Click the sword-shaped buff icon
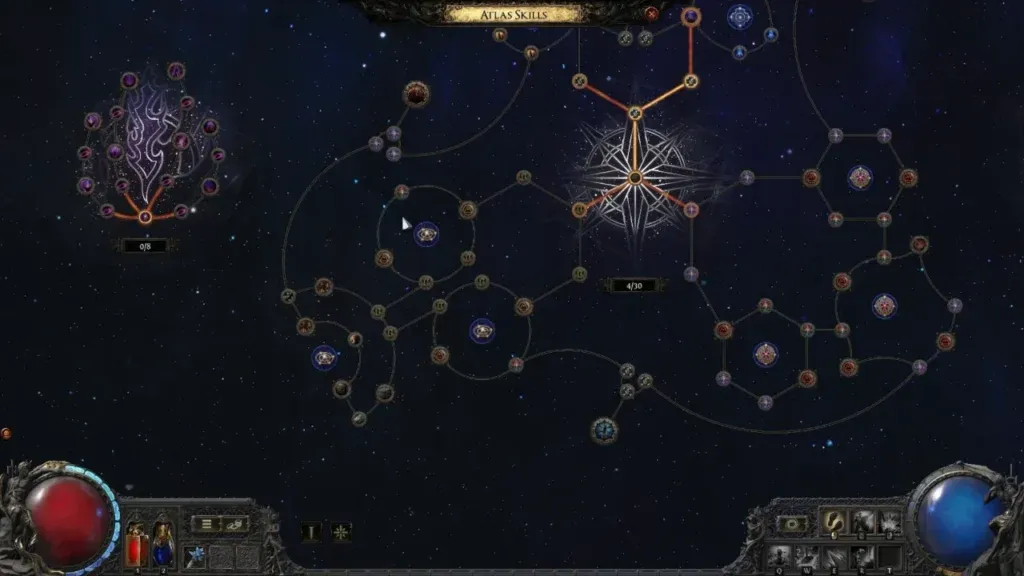Image resolution: width=1024 pixels, height=576 pixels. click(312, 532)
